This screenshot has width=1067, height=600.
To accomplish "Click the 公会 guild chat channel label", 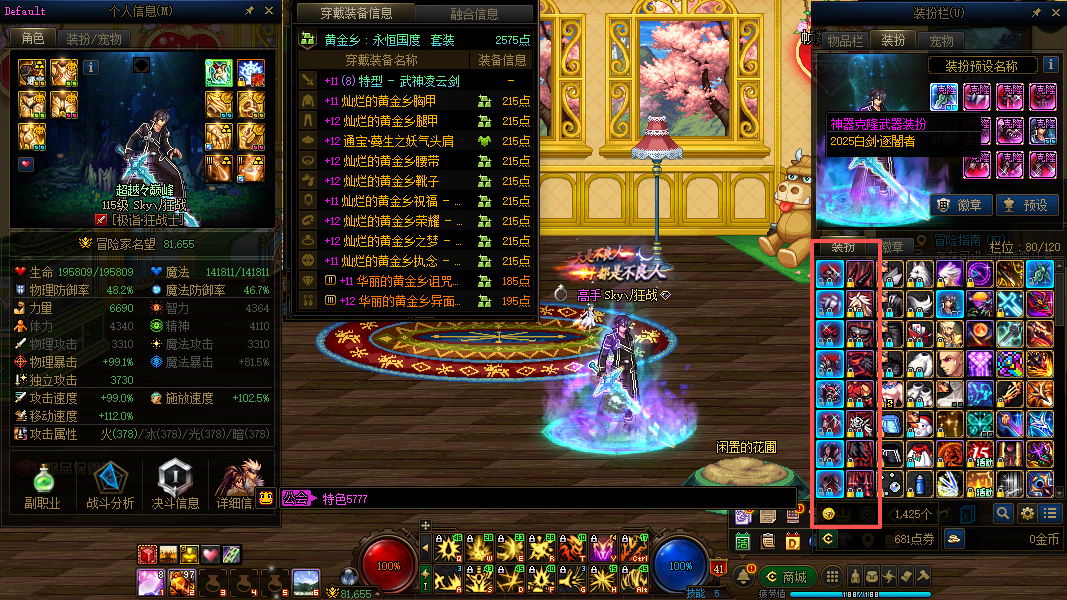I will click(294, 498).
